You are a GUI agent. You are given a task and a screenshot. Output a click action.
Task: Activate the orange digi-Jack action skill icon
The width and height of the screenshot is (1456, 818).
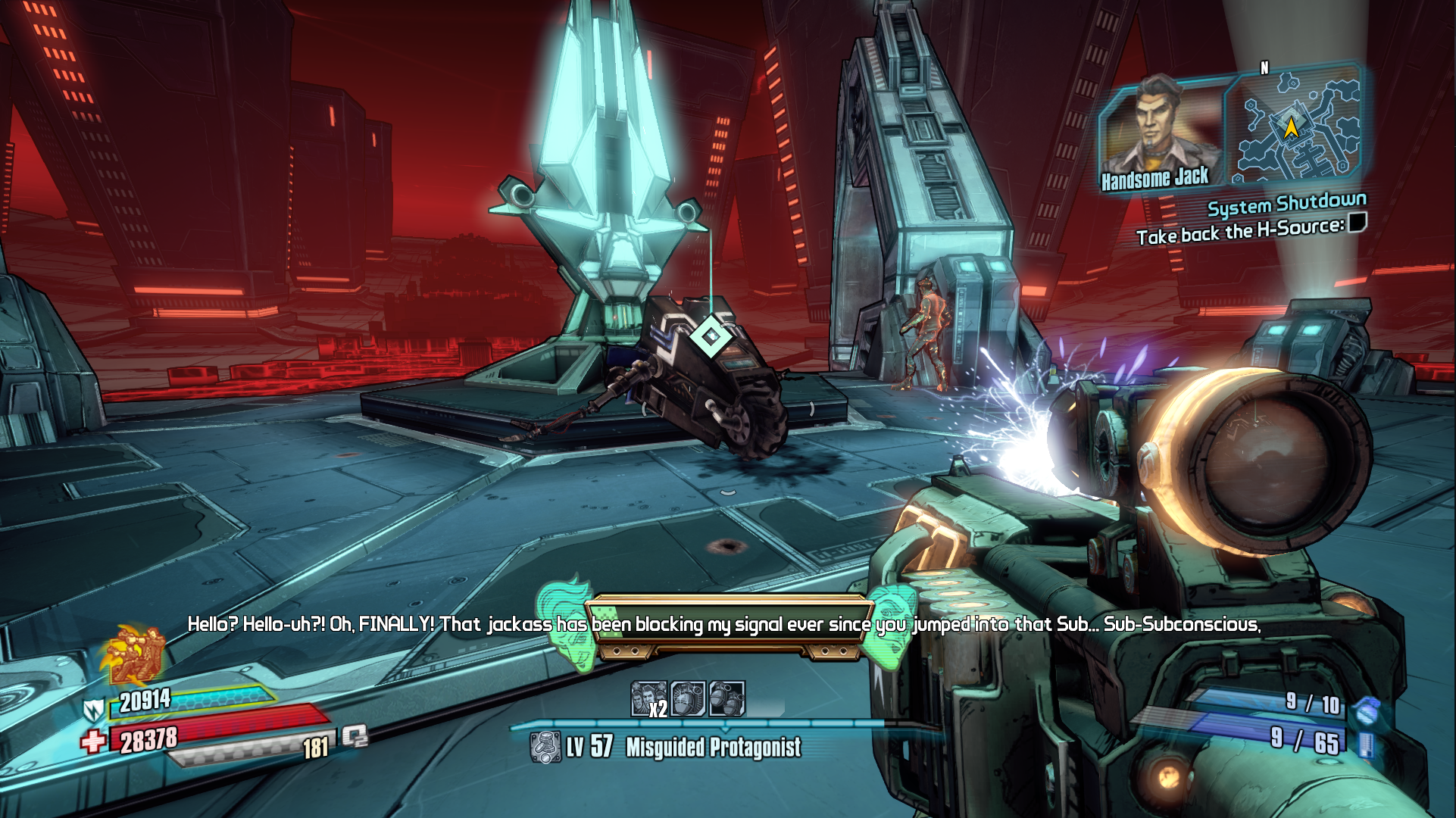[x=135, y=653]
